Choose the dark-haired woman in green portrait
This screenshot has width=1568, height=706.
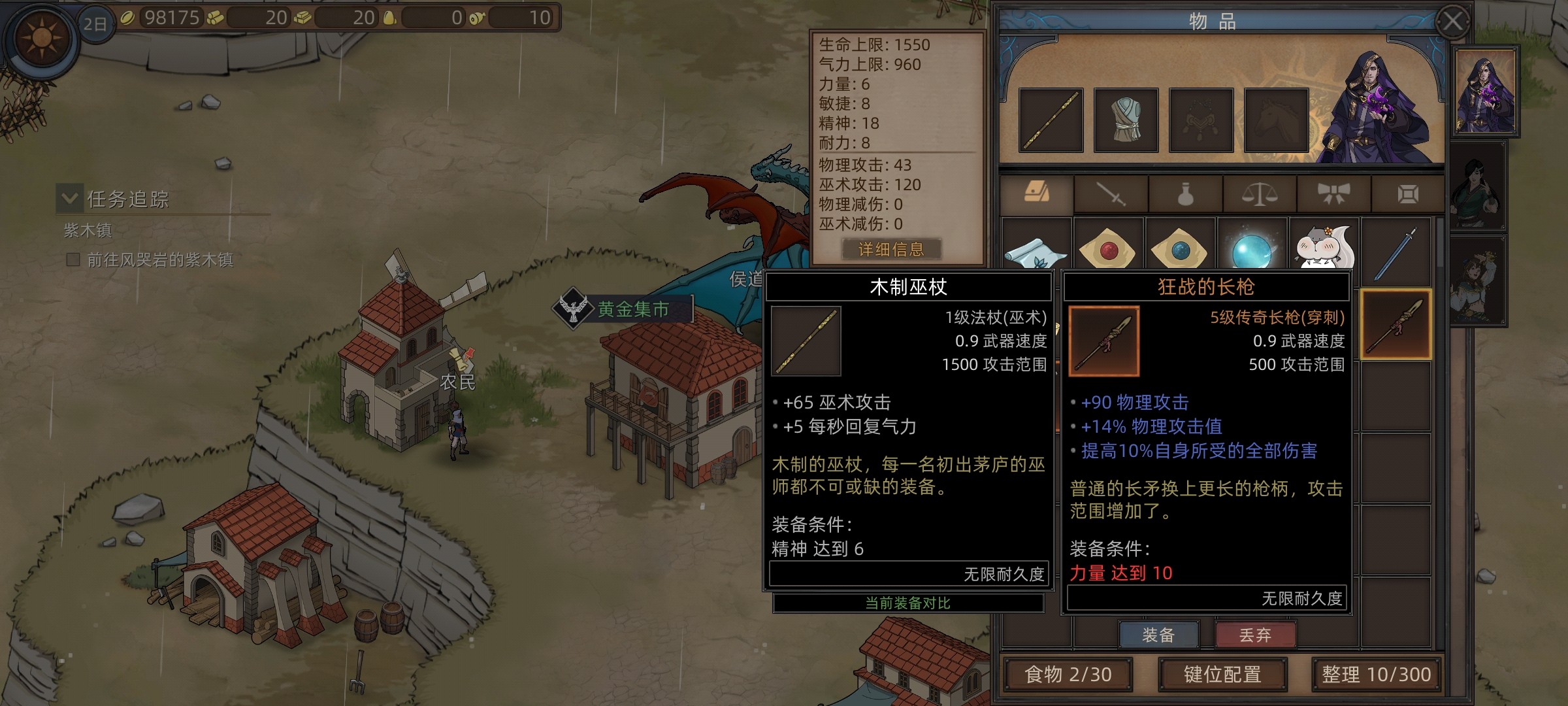click(1478, 186)
